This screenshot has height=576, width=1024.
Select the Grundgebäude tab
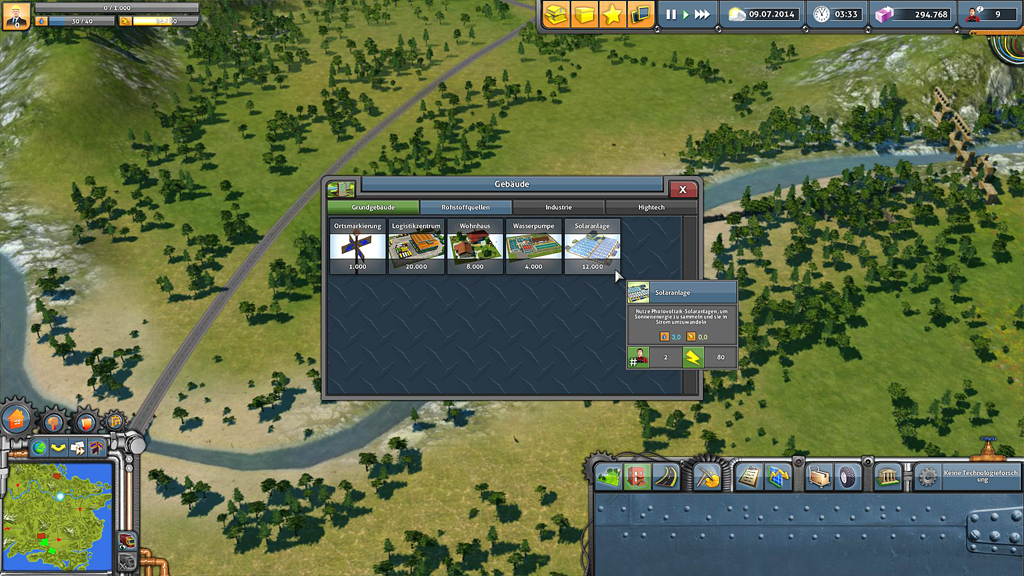pyautogui.click(x=373, y=207)
